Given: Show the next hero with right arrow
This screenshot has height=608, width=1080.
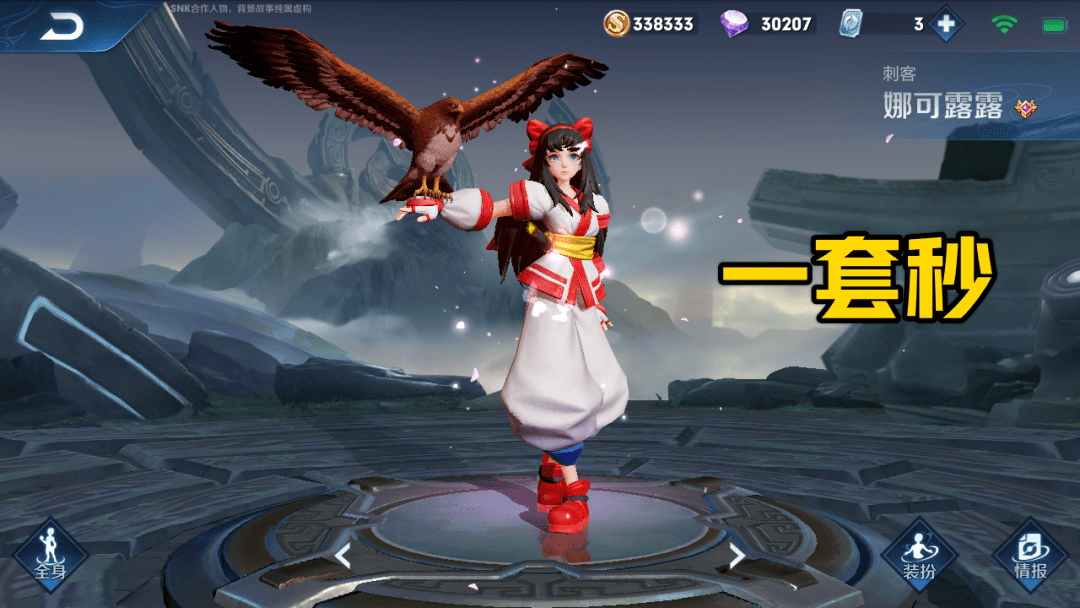Looking at the screenshot, I should pyautogui.click(x=737, y=555).
